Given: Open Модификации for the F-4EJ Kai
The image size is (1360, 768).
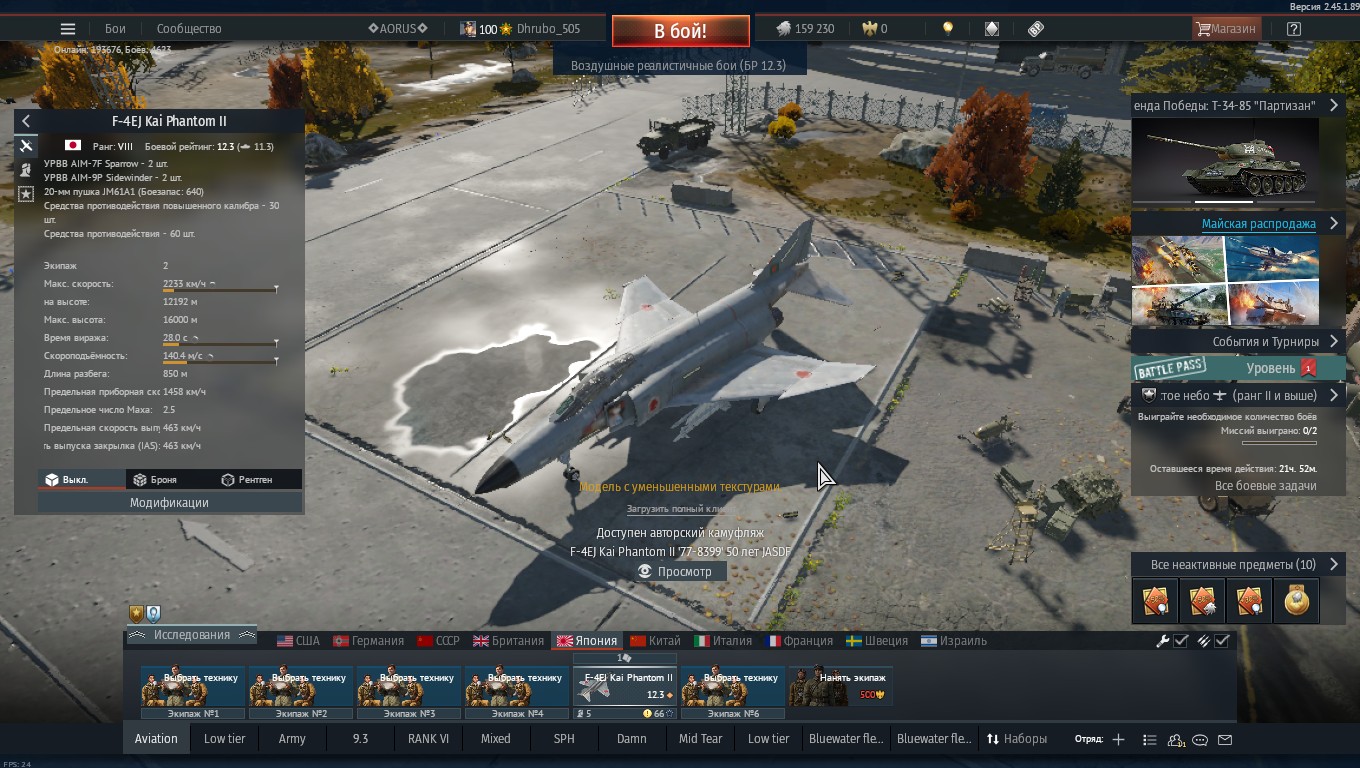Looking at the screenshot, I should click(169, 503).
